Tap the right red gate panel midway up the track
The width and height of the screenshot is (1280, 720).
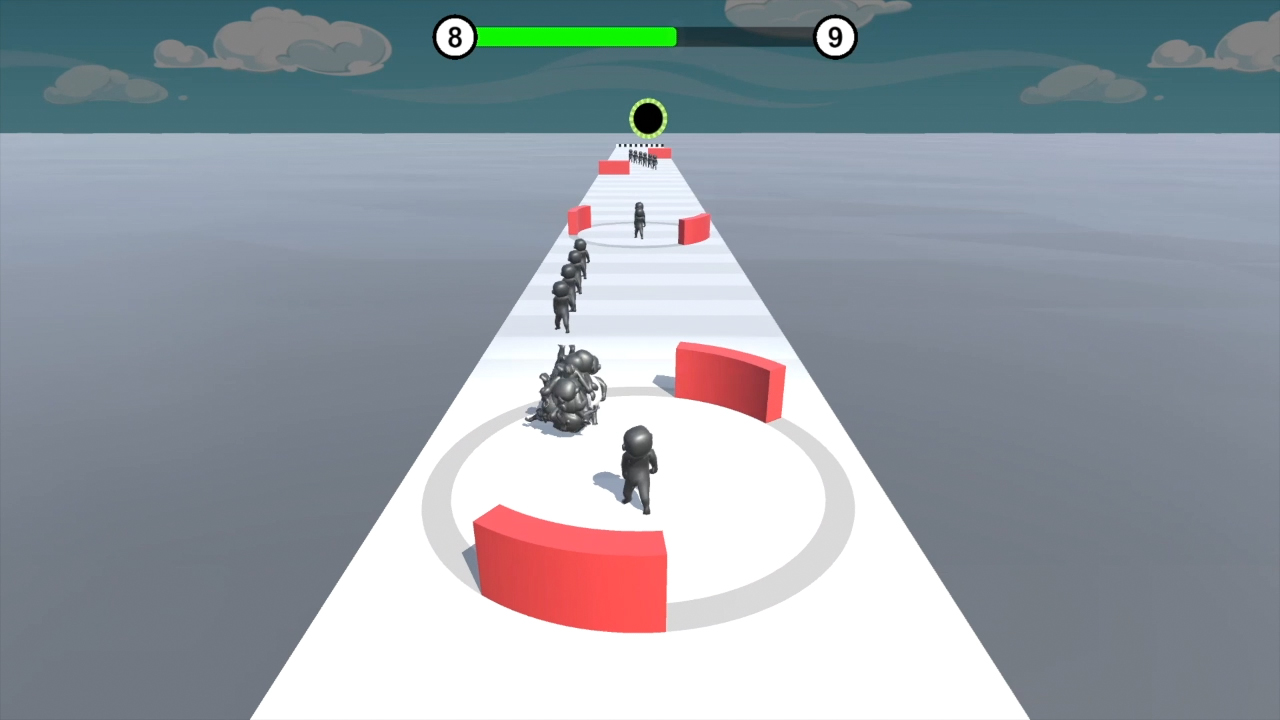pos(695,228)
